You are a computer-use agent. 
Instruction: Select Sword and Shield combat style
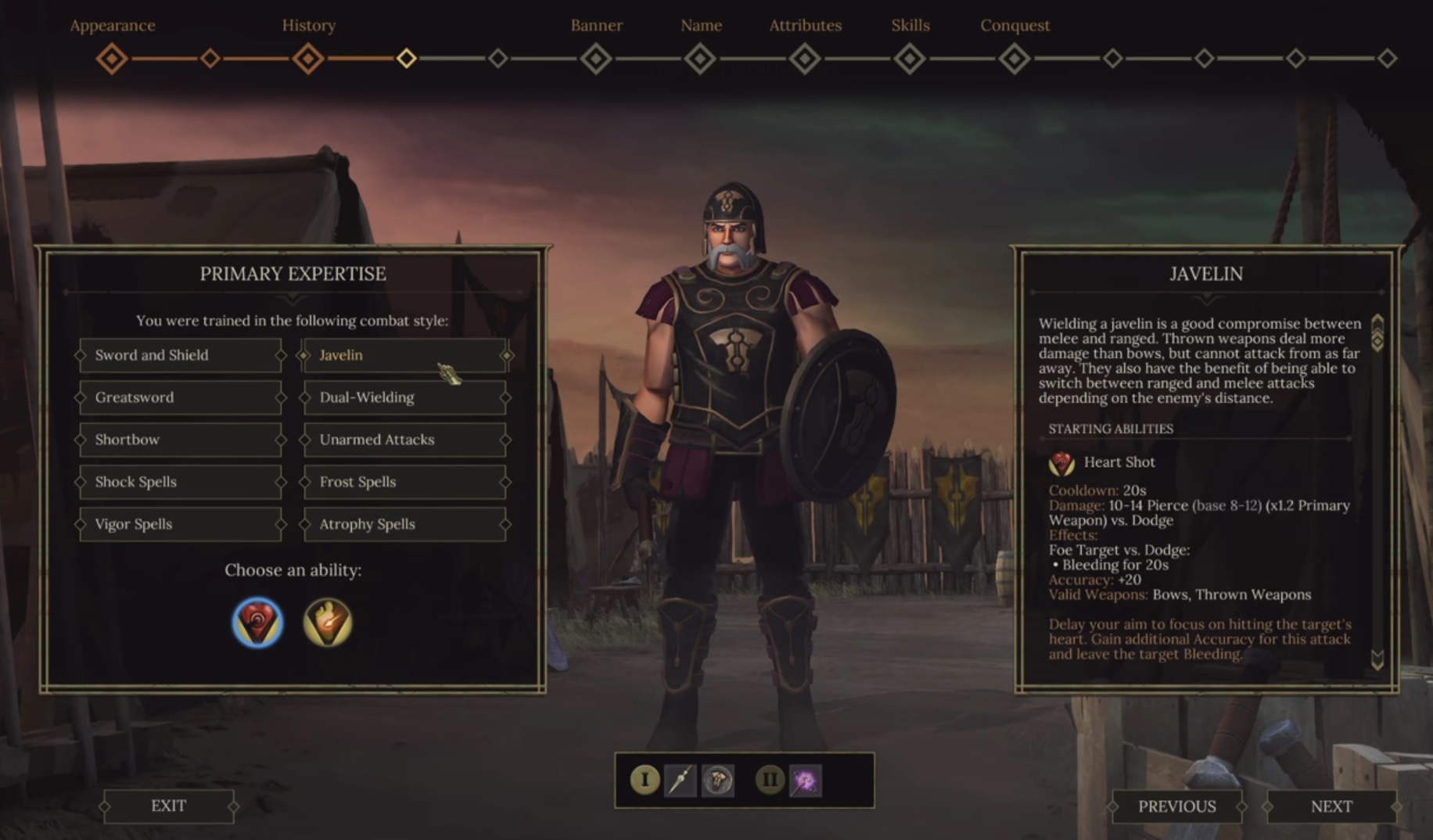click(x=180, y=355)
